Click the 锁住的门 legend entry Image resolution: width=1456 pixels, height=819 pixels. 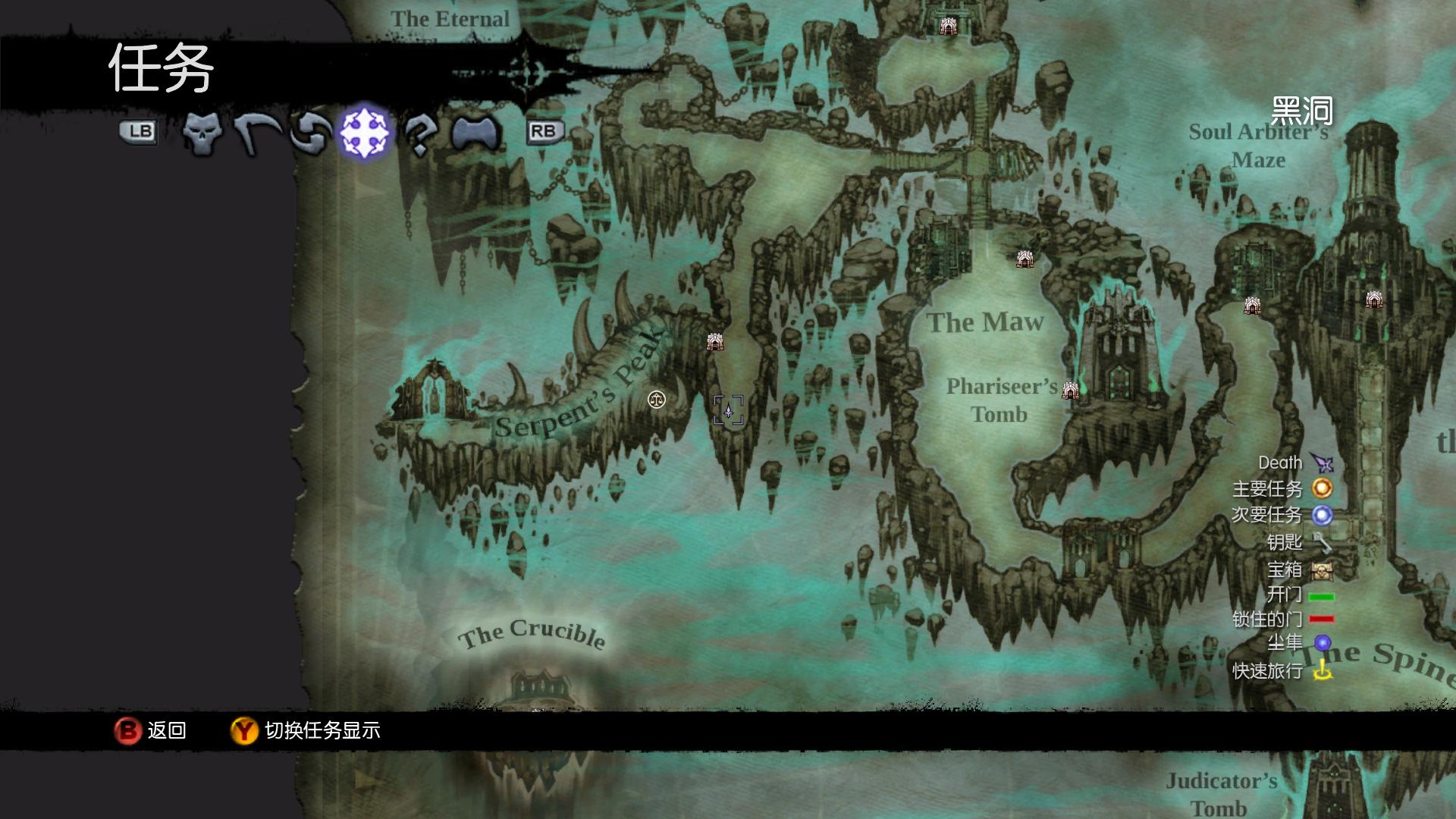click(x=1282, y=619)
